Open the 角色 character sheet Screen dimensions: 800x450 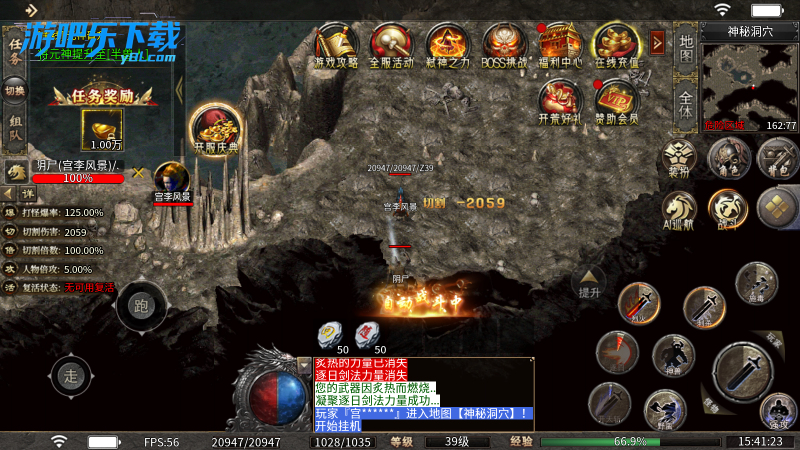[x=729, y=158]
